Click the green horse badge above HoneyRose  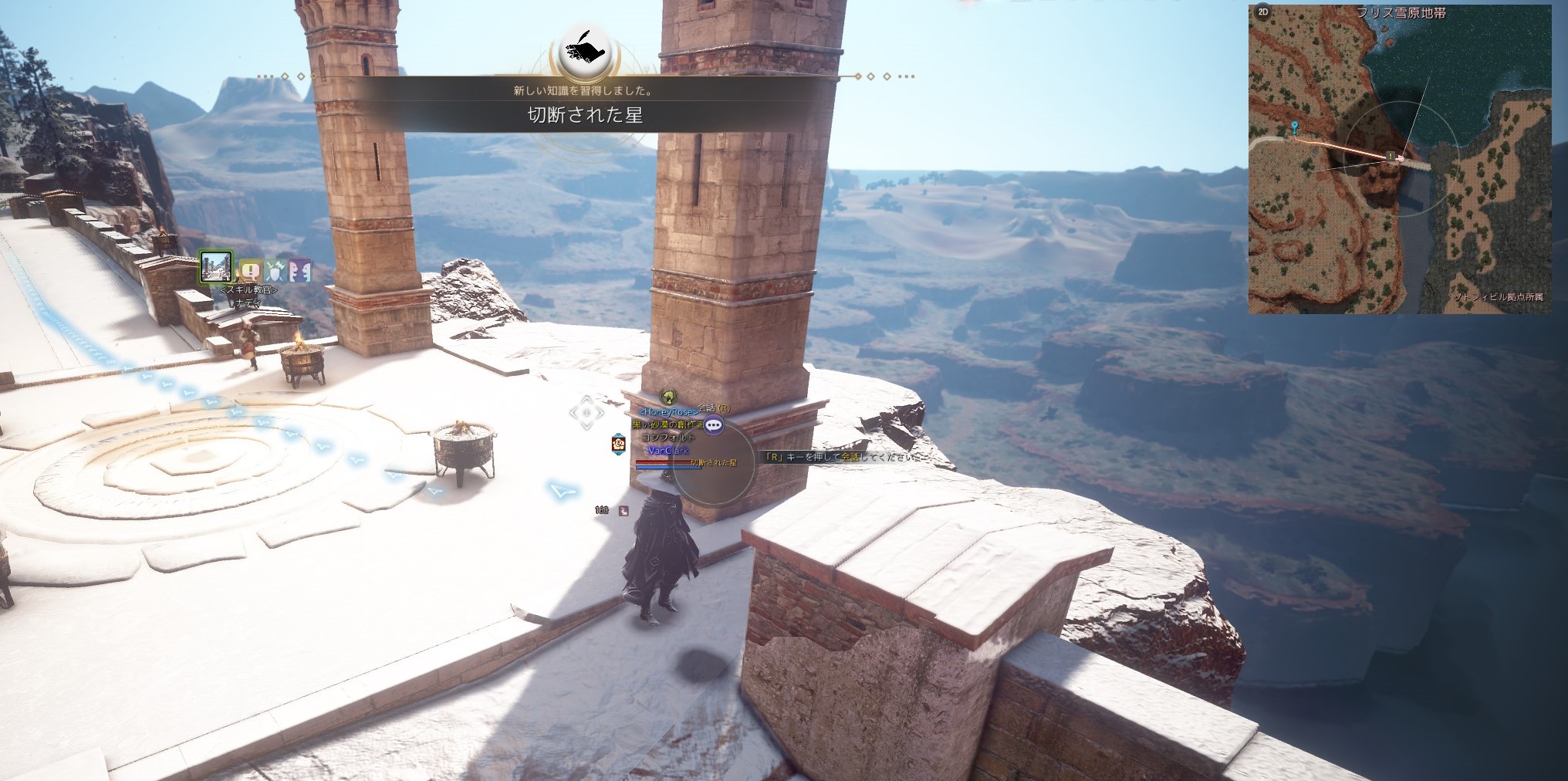point(668,397)
